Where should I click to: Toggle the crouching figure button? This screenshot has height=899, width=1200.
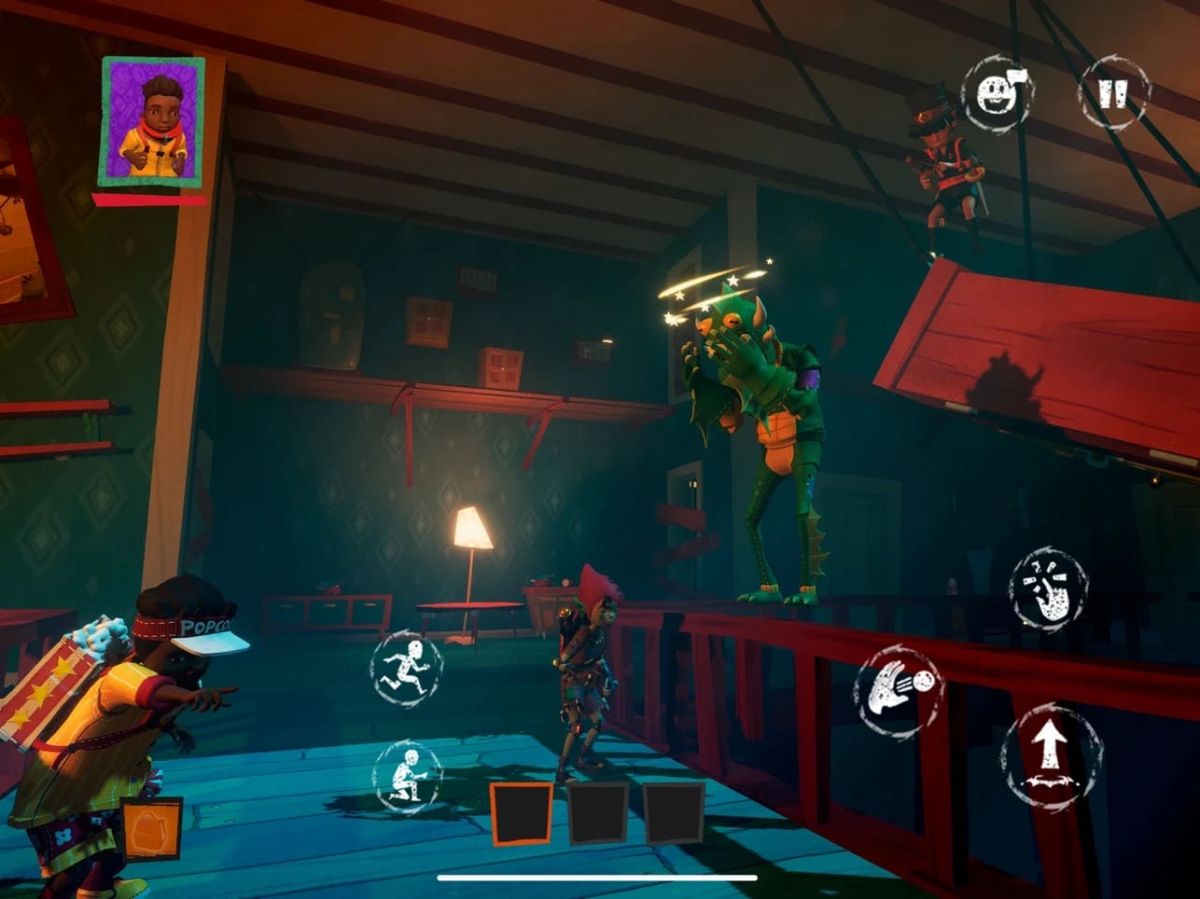tap(407, 776)
